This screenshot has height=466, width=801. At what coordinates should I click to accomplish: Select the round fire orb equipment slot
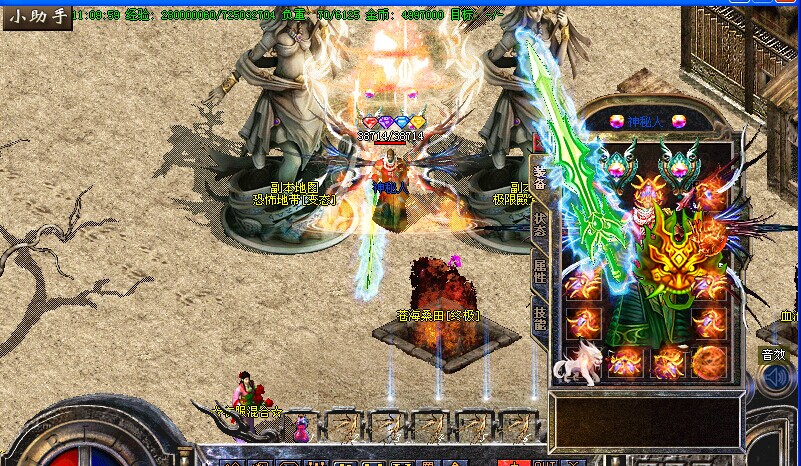pos(710,362)
